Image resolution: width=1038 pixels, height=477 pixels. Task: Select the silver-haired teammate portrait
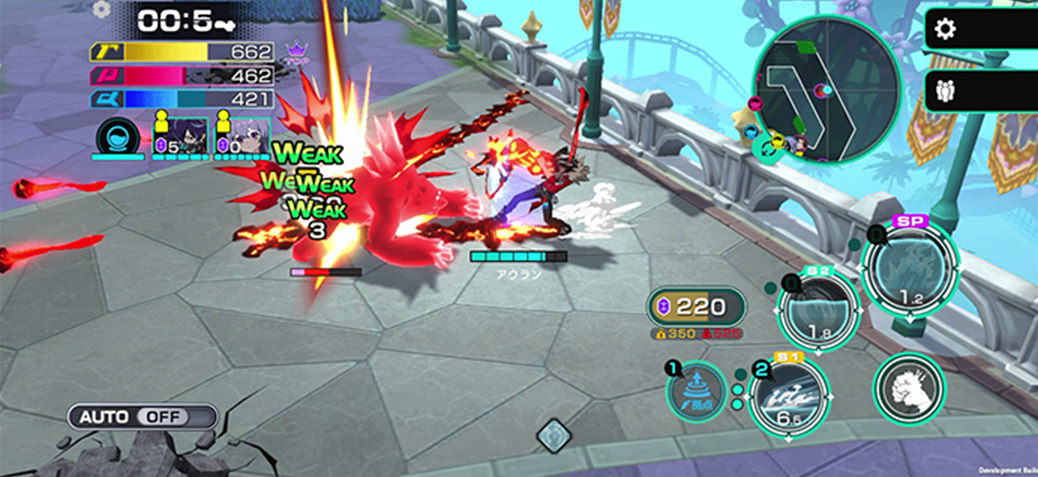pyautogui.click(x=249, y=133)
